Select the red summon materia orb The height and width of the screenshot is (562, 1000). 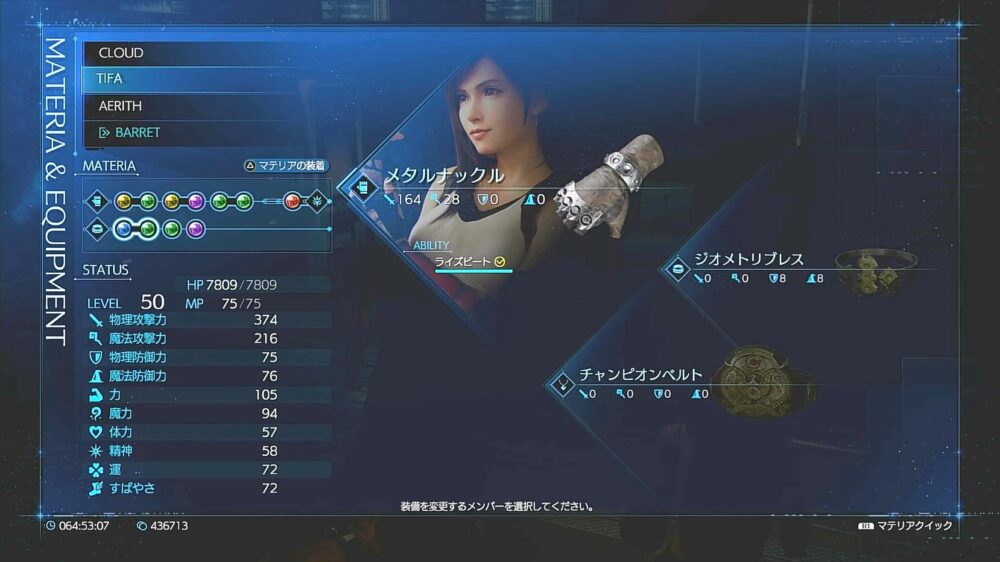point(292,201)
